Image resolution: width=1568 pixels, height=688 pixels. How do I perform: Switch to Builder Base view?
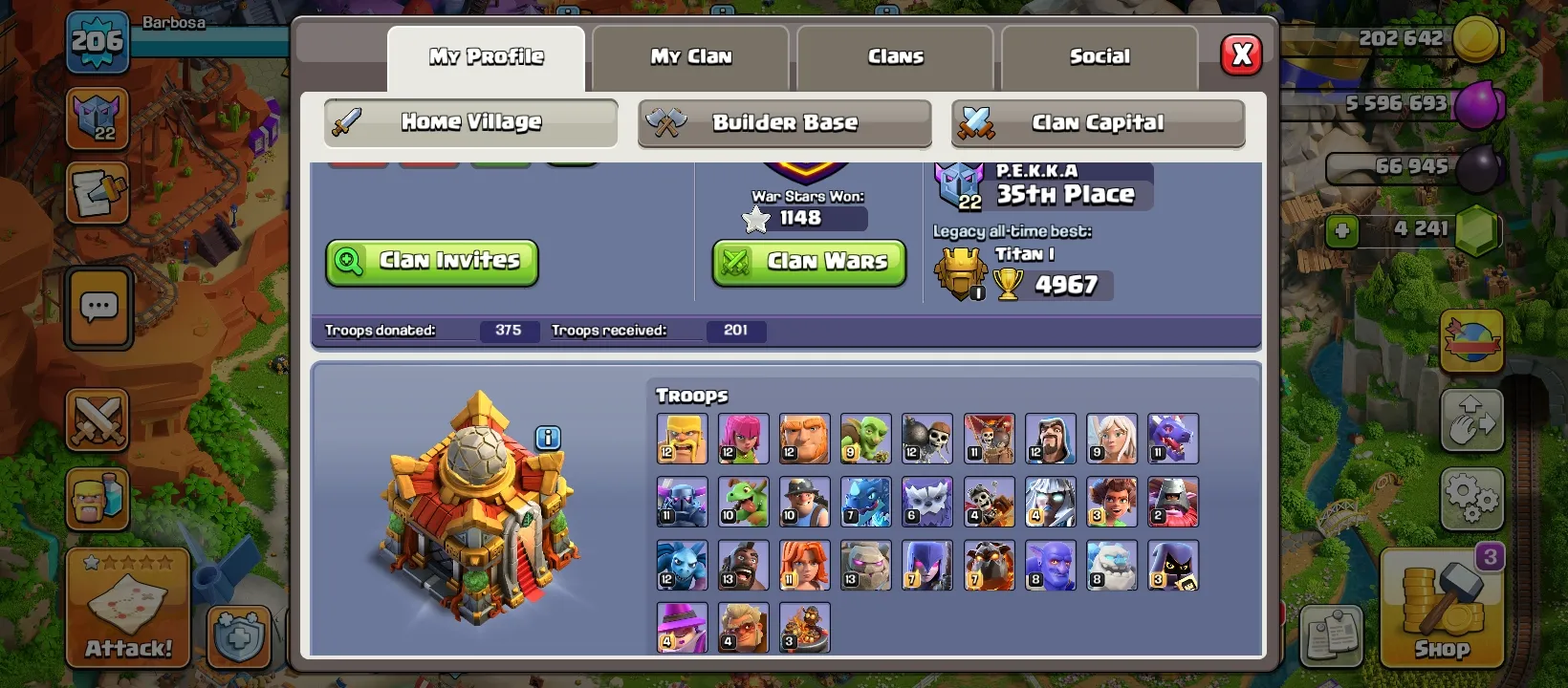coord(784,122)
